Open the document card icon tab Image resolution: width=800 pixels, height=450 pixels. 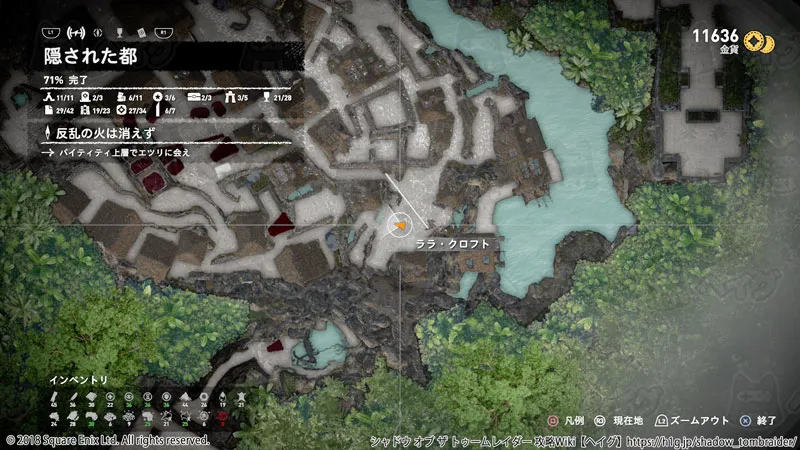[x=141, y=33]
